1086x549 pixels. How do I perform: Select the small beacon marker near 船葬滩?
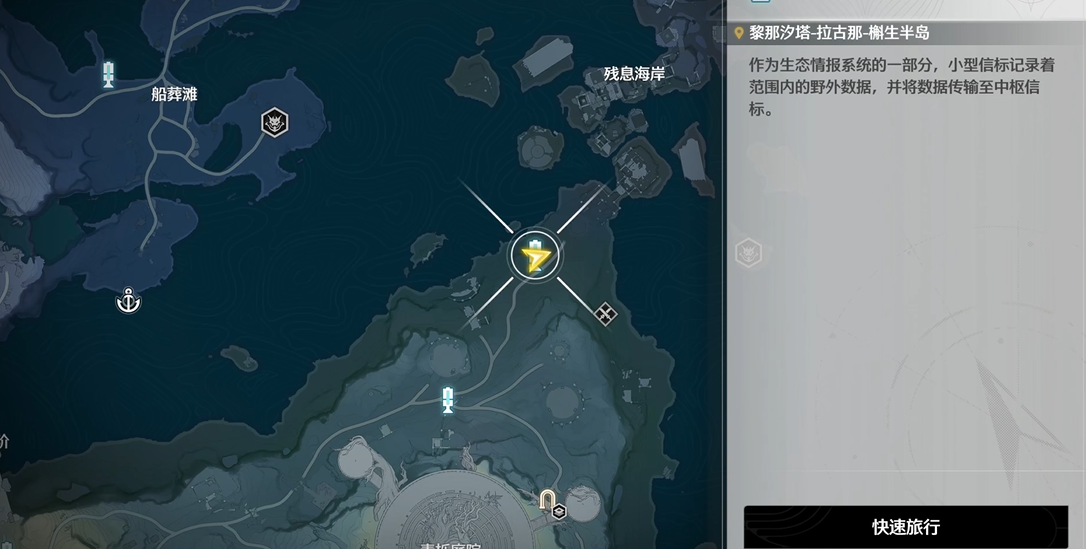tap(109, 73)
